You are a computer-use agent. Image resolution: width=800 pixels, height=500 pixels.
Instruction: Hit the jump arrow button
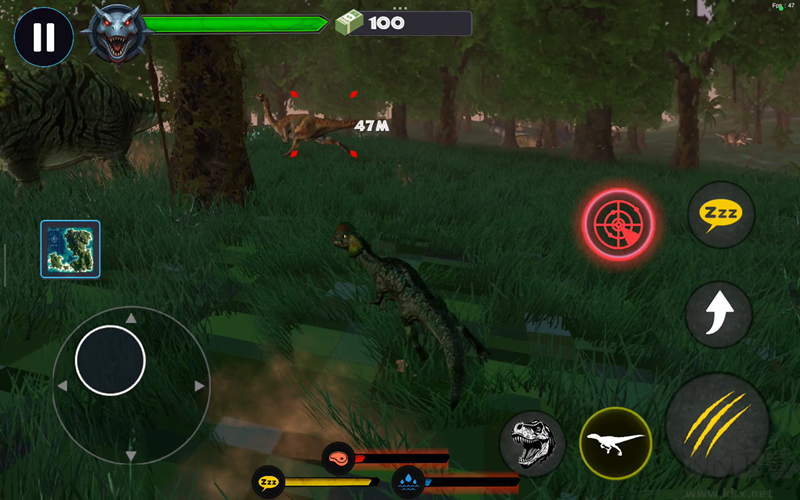click(x=719, y=314)
